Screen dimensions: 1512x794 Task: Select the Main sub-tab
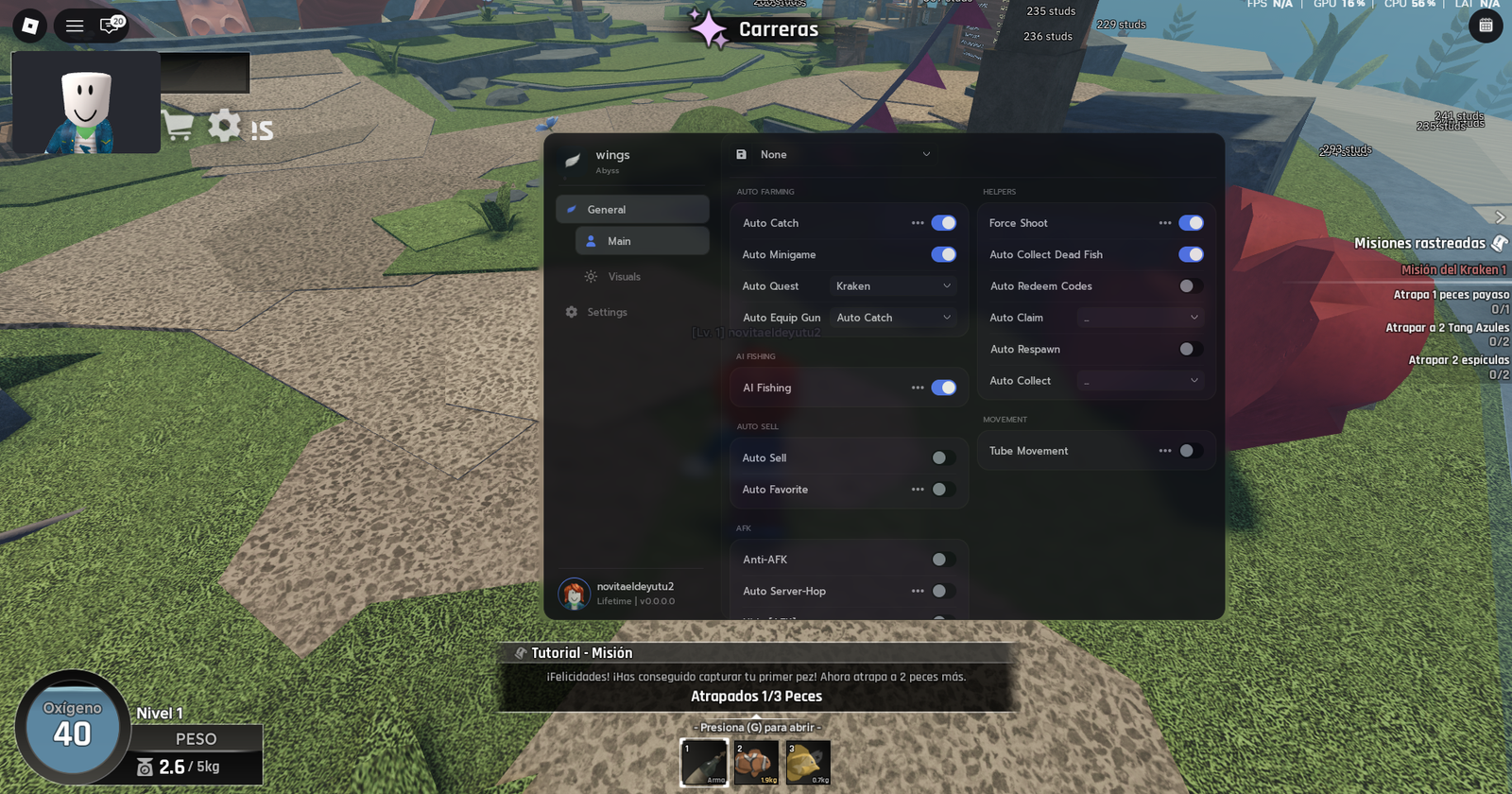641,241
